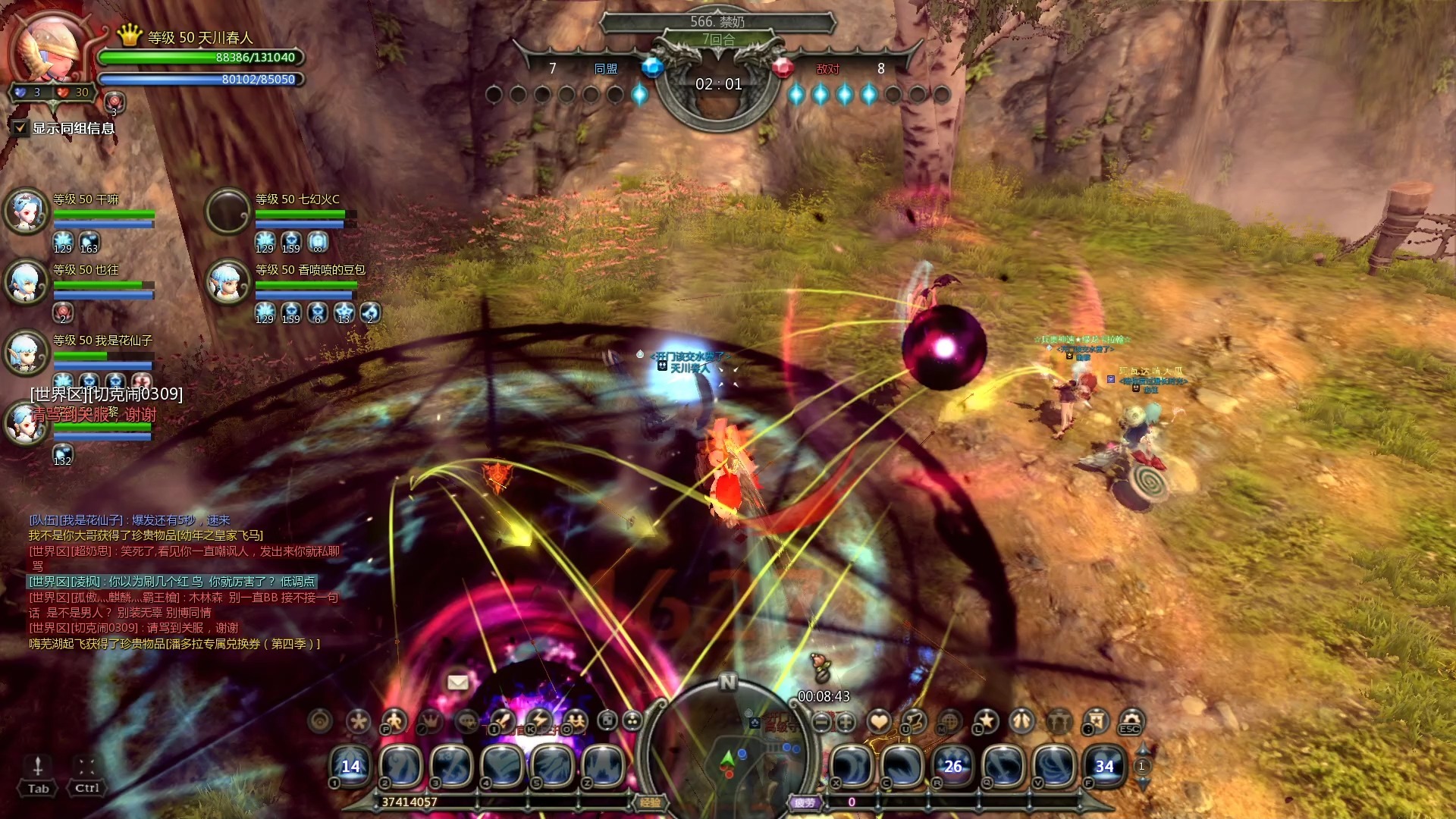Select party member 我是花仙子 portrait
This screenshot has height=819, width=1456.
click(27, 353)
